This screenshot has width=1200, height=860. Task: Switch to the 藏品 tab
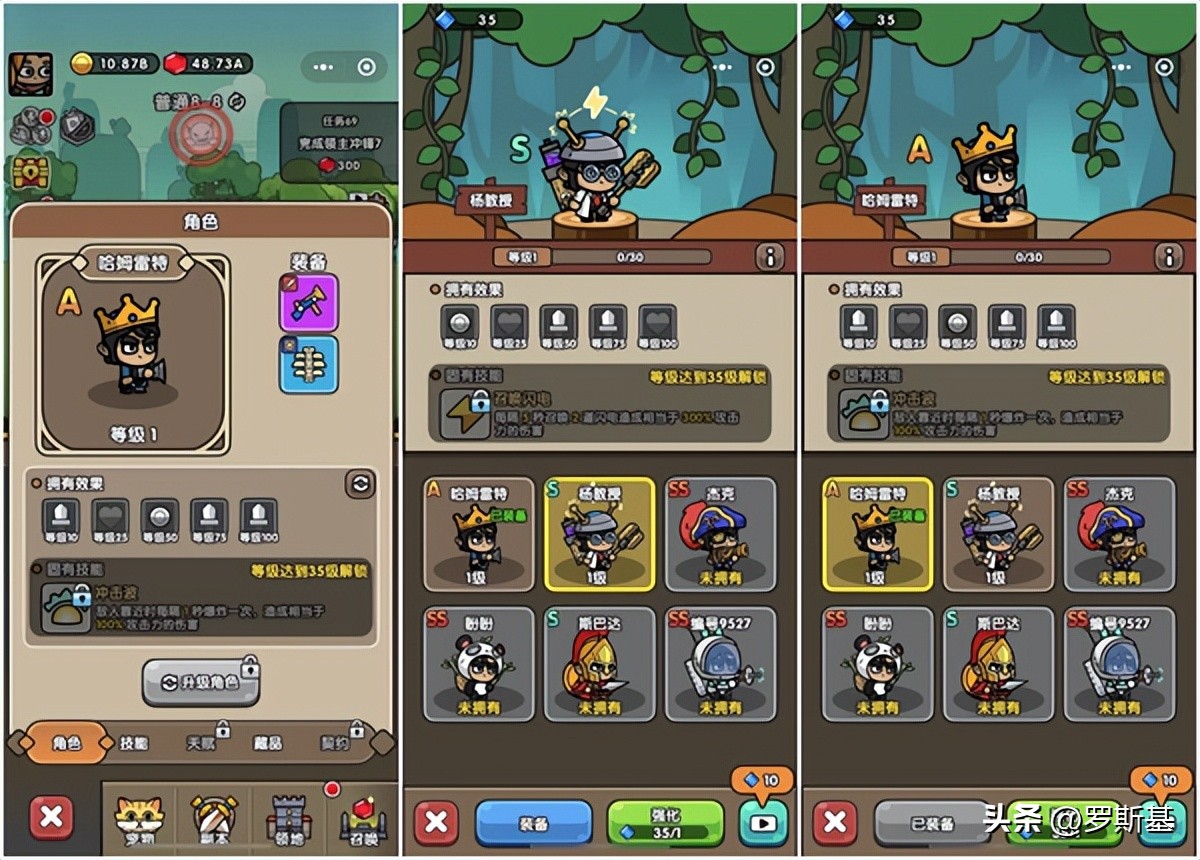point(267,743)
